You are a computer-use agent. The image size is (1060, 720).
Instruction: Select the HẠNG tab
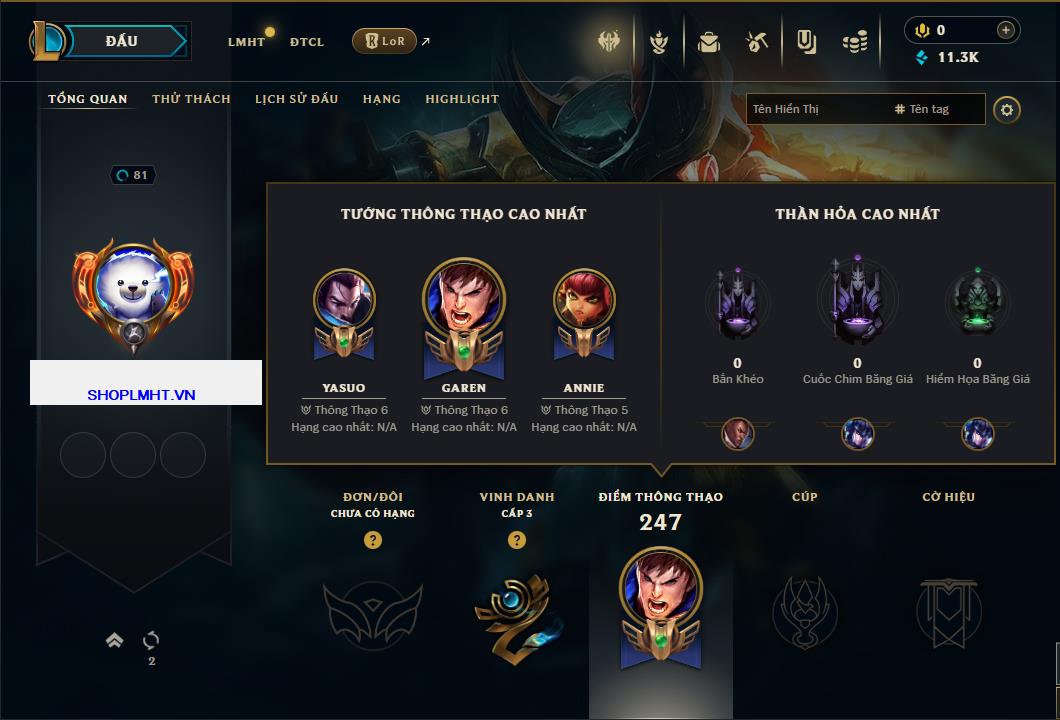[382, 99]
